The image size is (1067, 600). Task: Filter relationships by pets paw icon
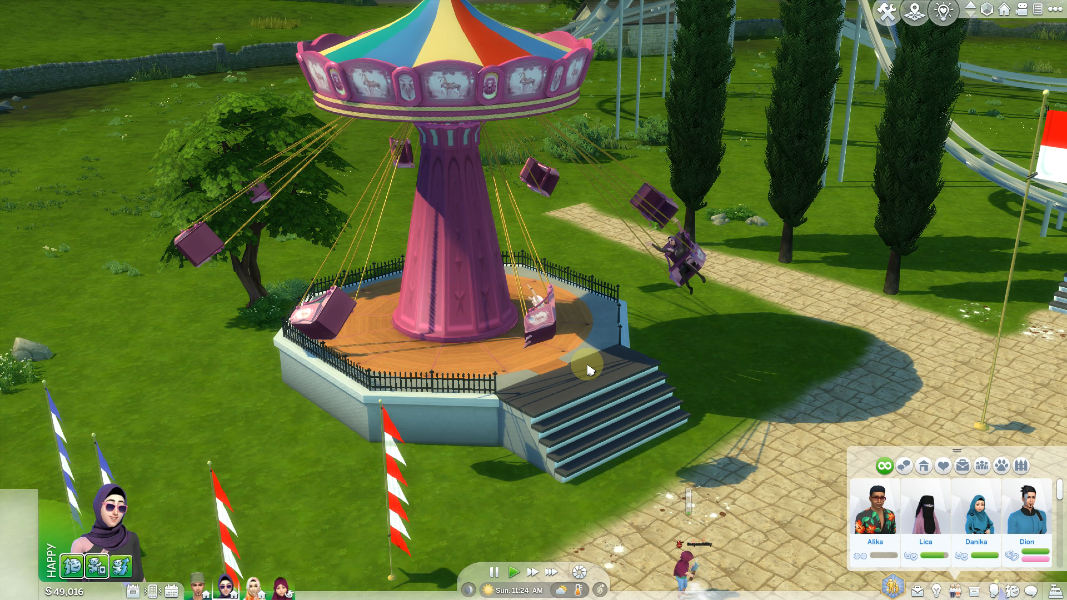(1002, 466)
